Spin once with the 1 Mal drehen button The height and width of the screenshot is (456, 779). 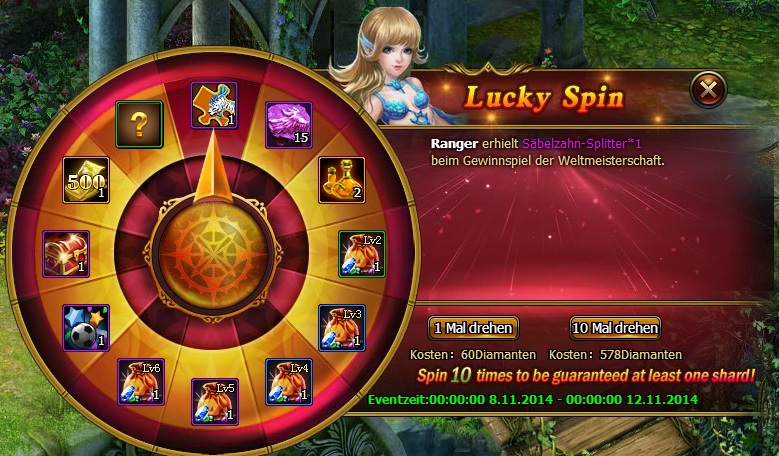473,328
